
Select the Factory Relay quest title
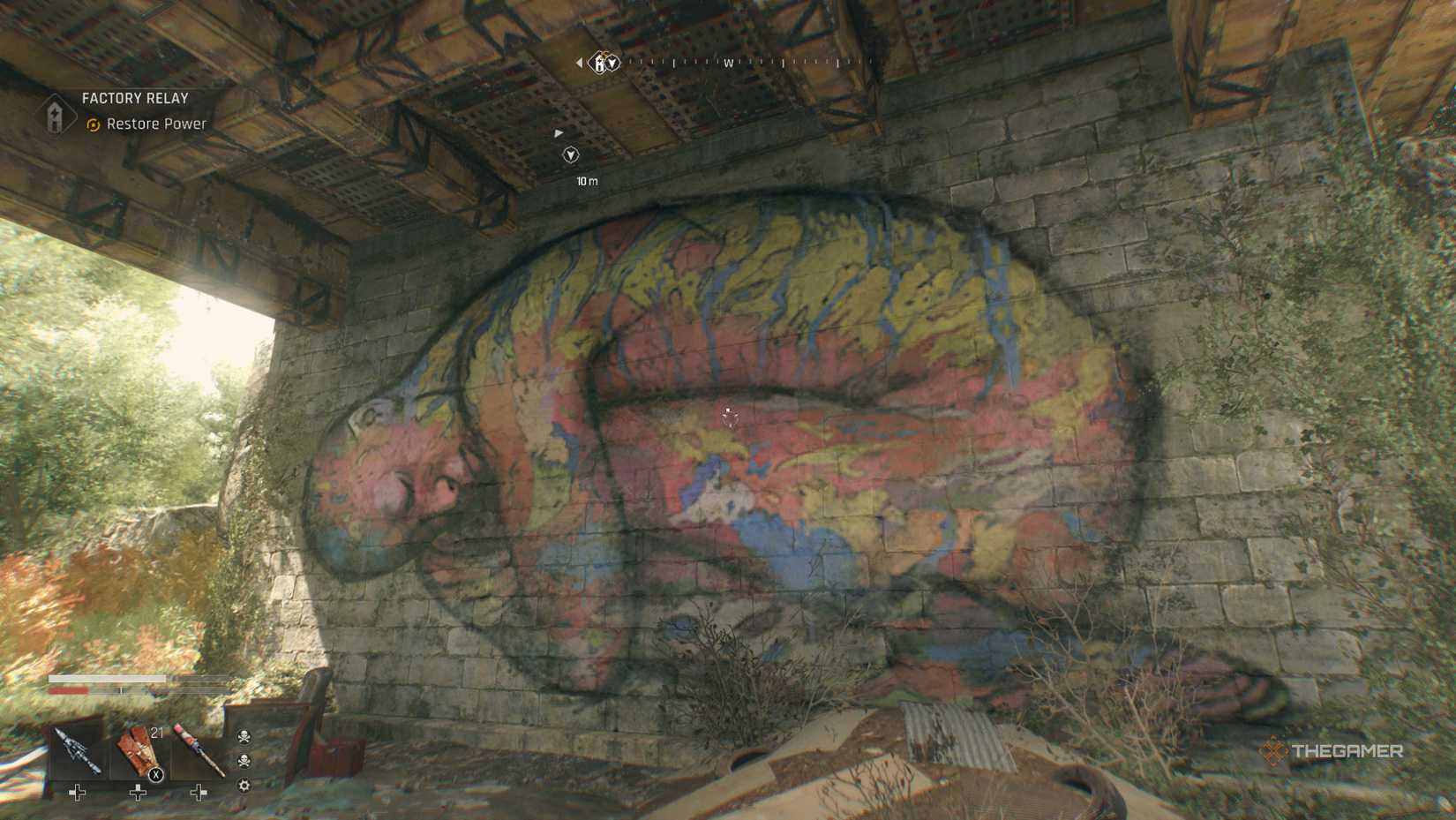tap(135, 99)
